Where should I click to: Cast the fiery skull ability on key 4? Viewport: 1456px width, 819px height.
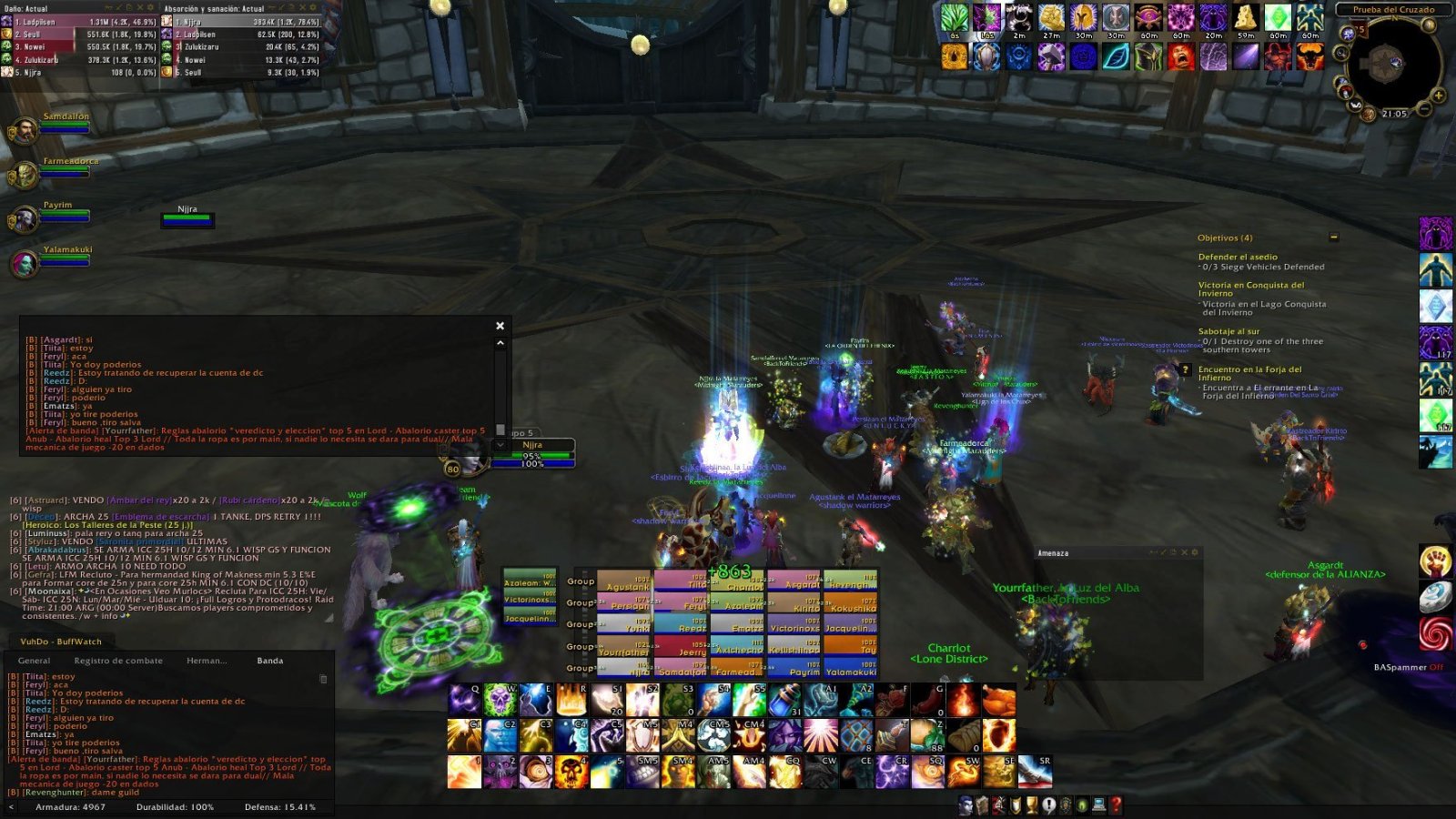pyautogui.click(x=571, y=773)
